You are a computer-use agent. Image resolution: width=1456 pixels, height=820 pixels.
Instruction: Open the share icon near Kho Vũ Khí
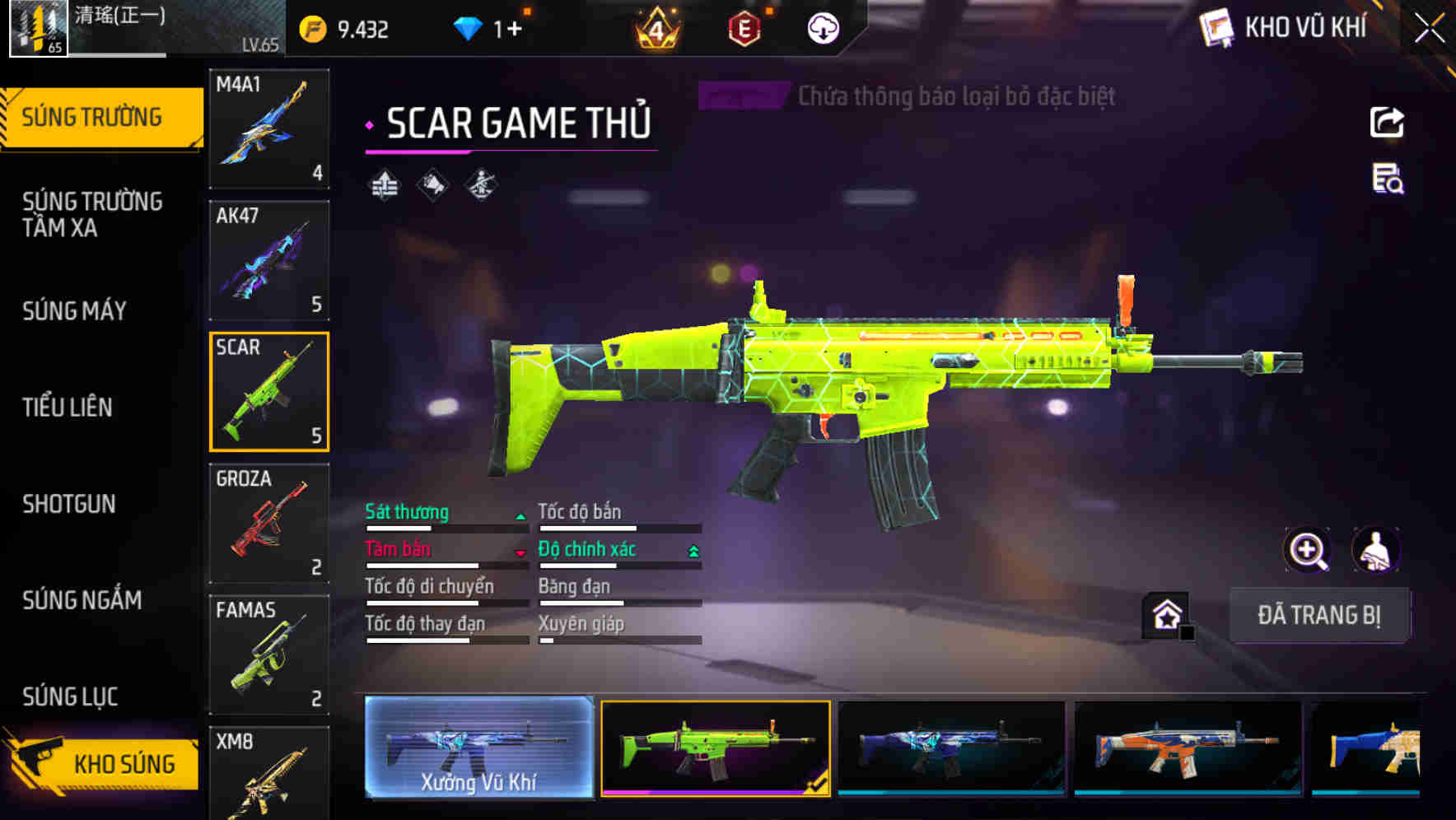click(x=1387, y=122)
